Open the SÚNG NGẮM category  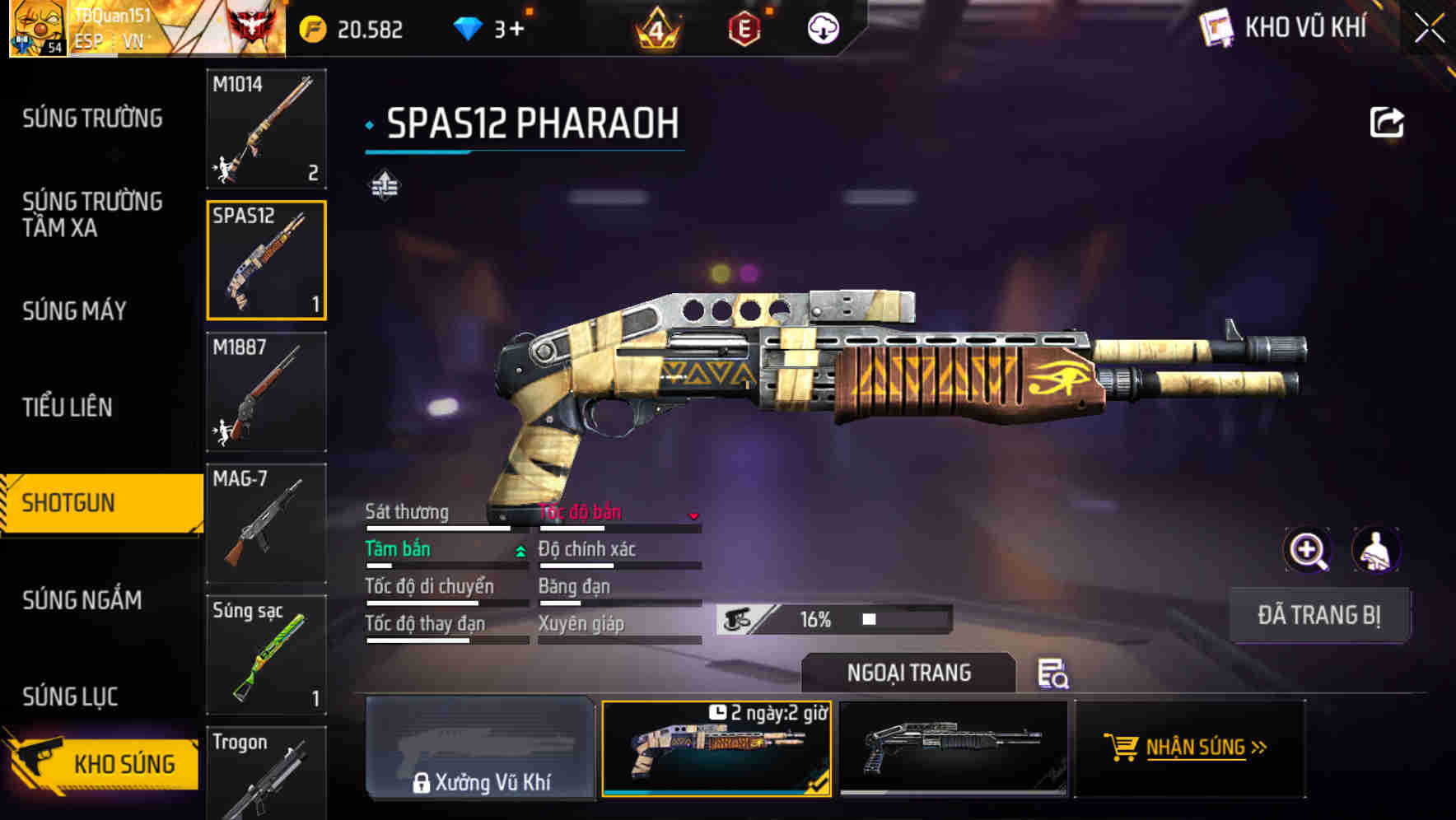(x=80, y=601)
